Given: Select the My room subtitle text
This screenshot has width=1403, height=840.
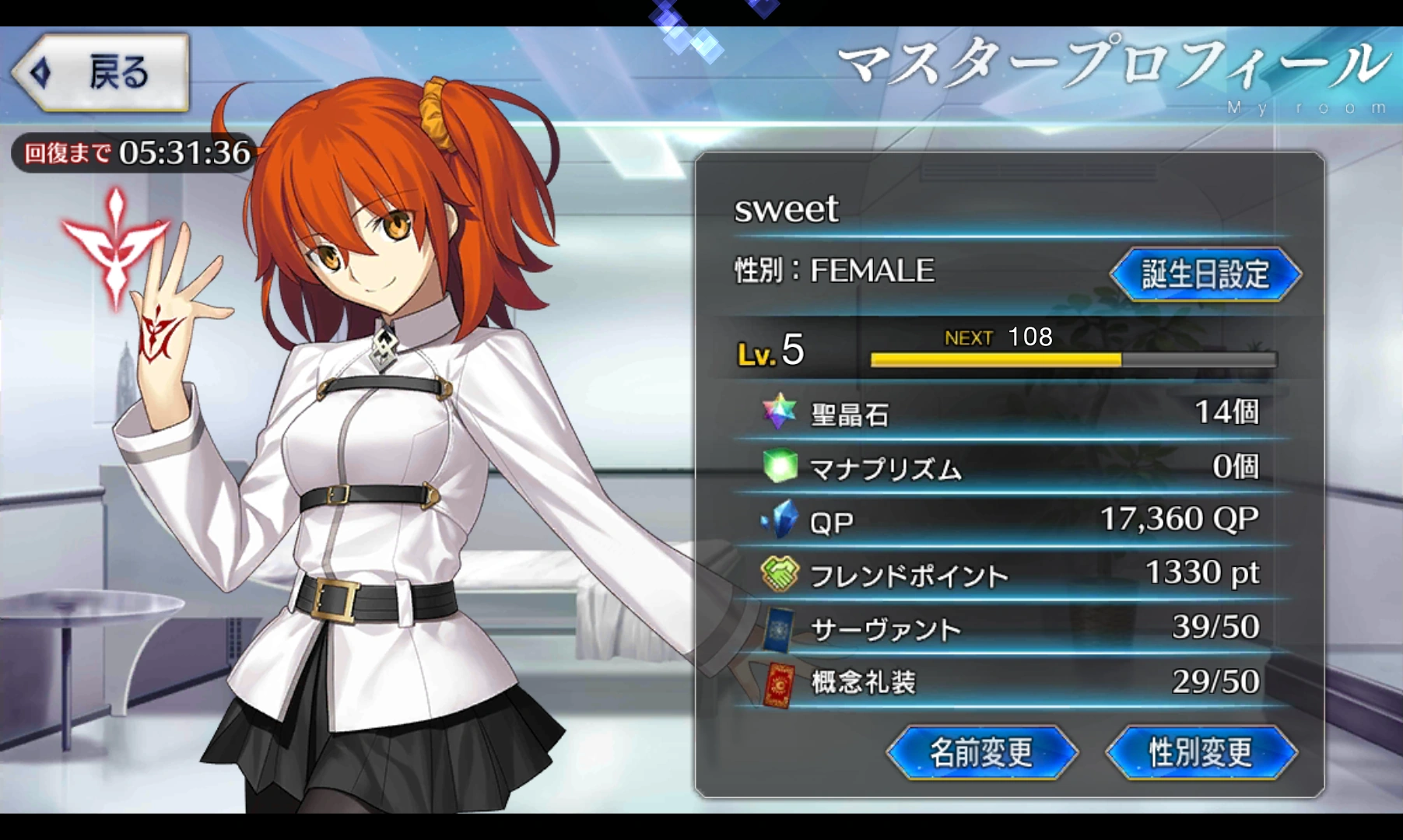Looking at the screenshot, I should pyautogui.click(x=1307, y=106).
